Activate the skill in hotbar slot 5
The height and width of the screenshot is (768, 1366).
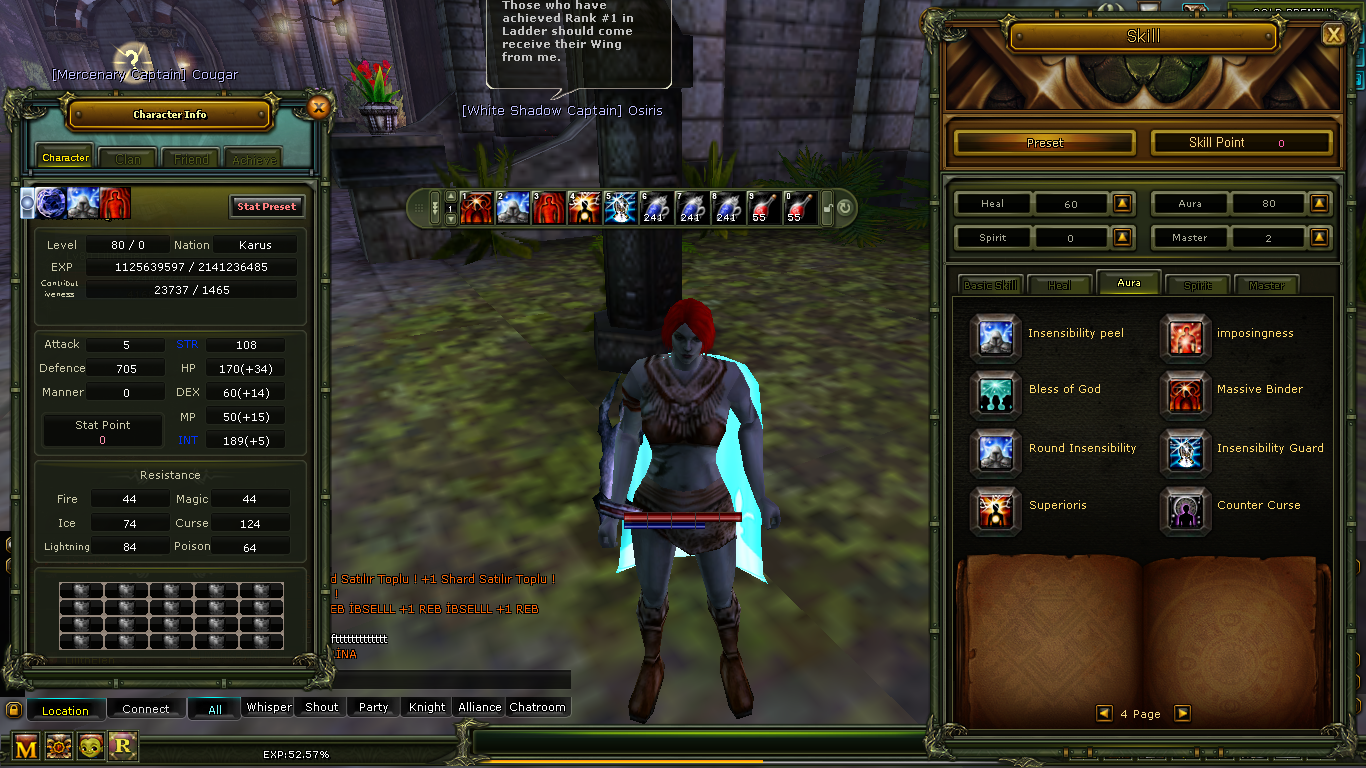[620, 208]
